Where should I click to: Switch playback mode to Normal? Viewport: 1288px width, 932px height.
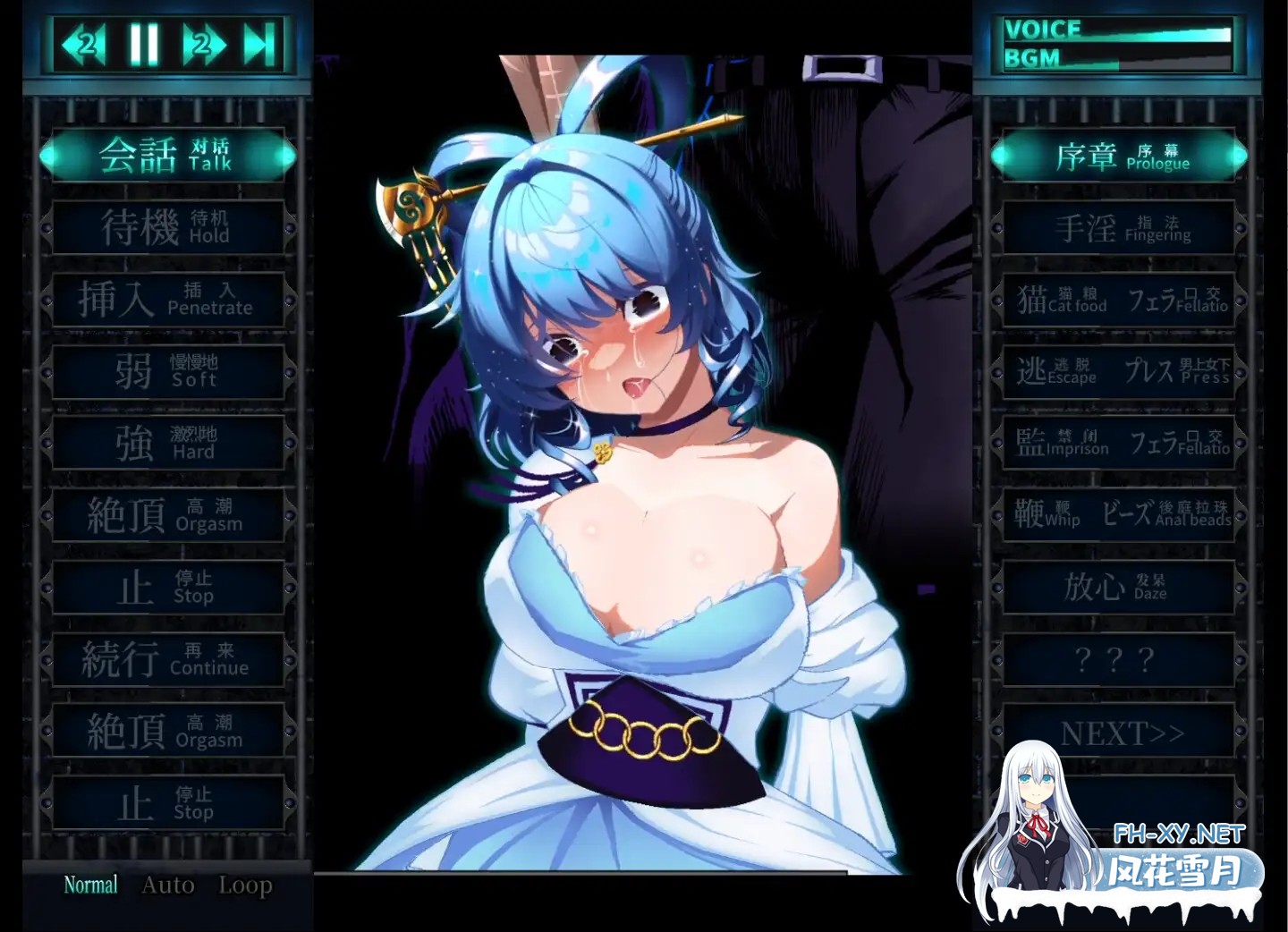[89, 884]
